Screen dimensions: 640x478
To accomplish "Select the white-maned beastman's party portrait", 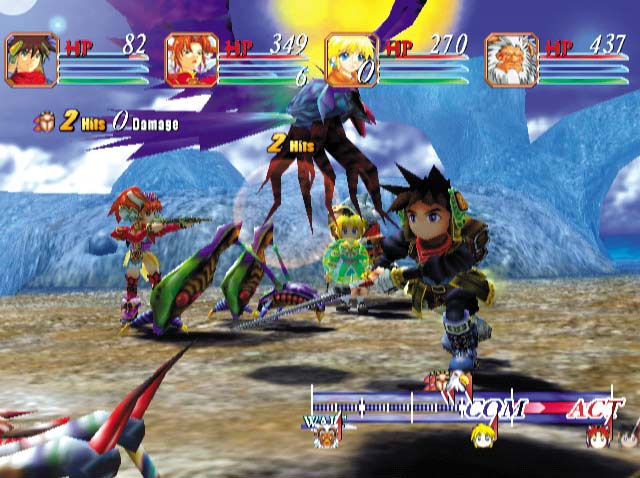I will (511, 60).
